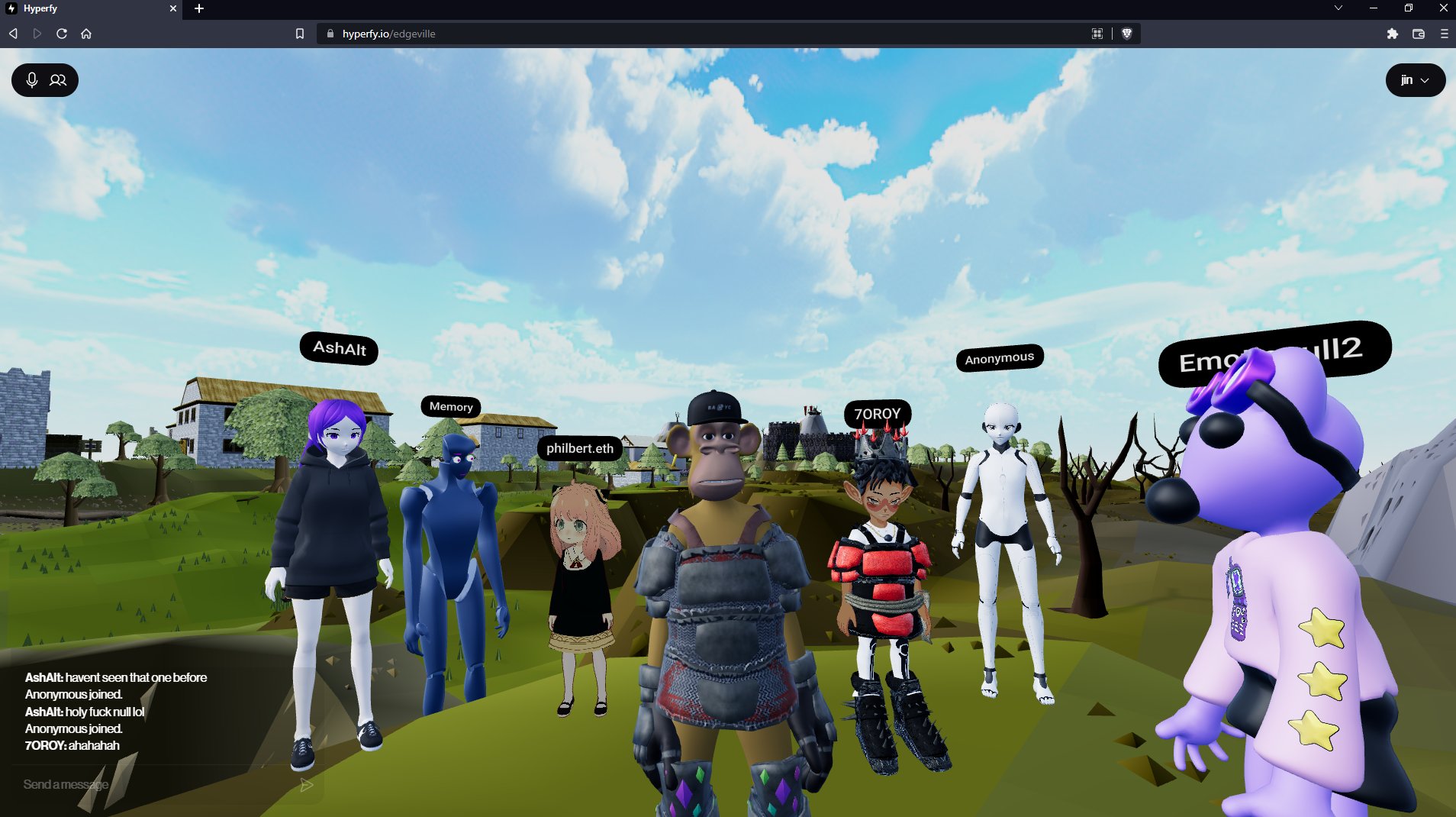
Task: Click the send message arrow in chat
Action: pos(307,784)
